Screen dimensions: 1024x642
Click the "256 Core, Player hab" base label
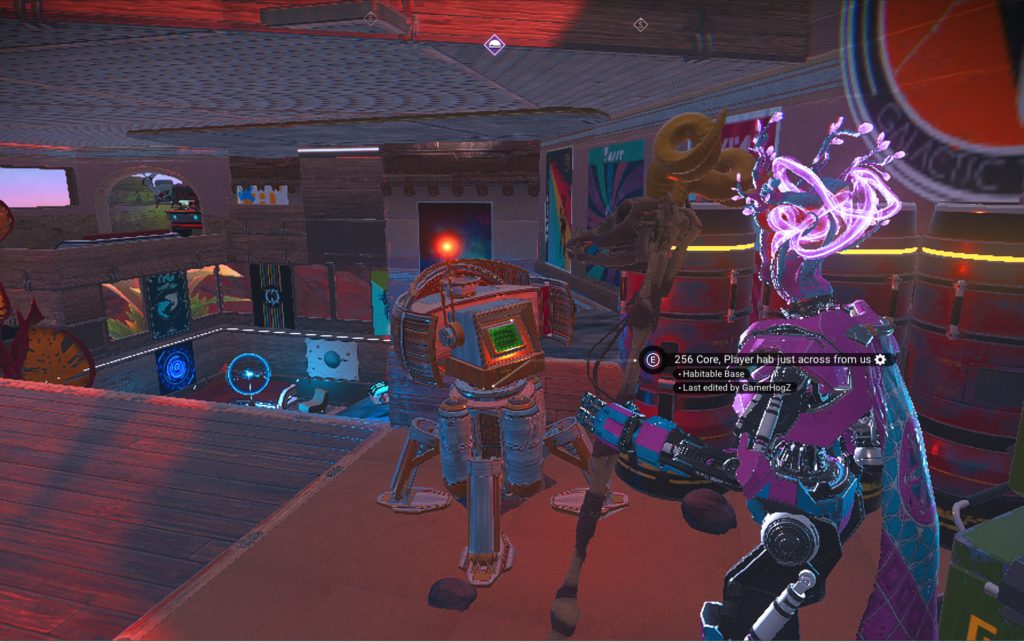pos(772,359)
